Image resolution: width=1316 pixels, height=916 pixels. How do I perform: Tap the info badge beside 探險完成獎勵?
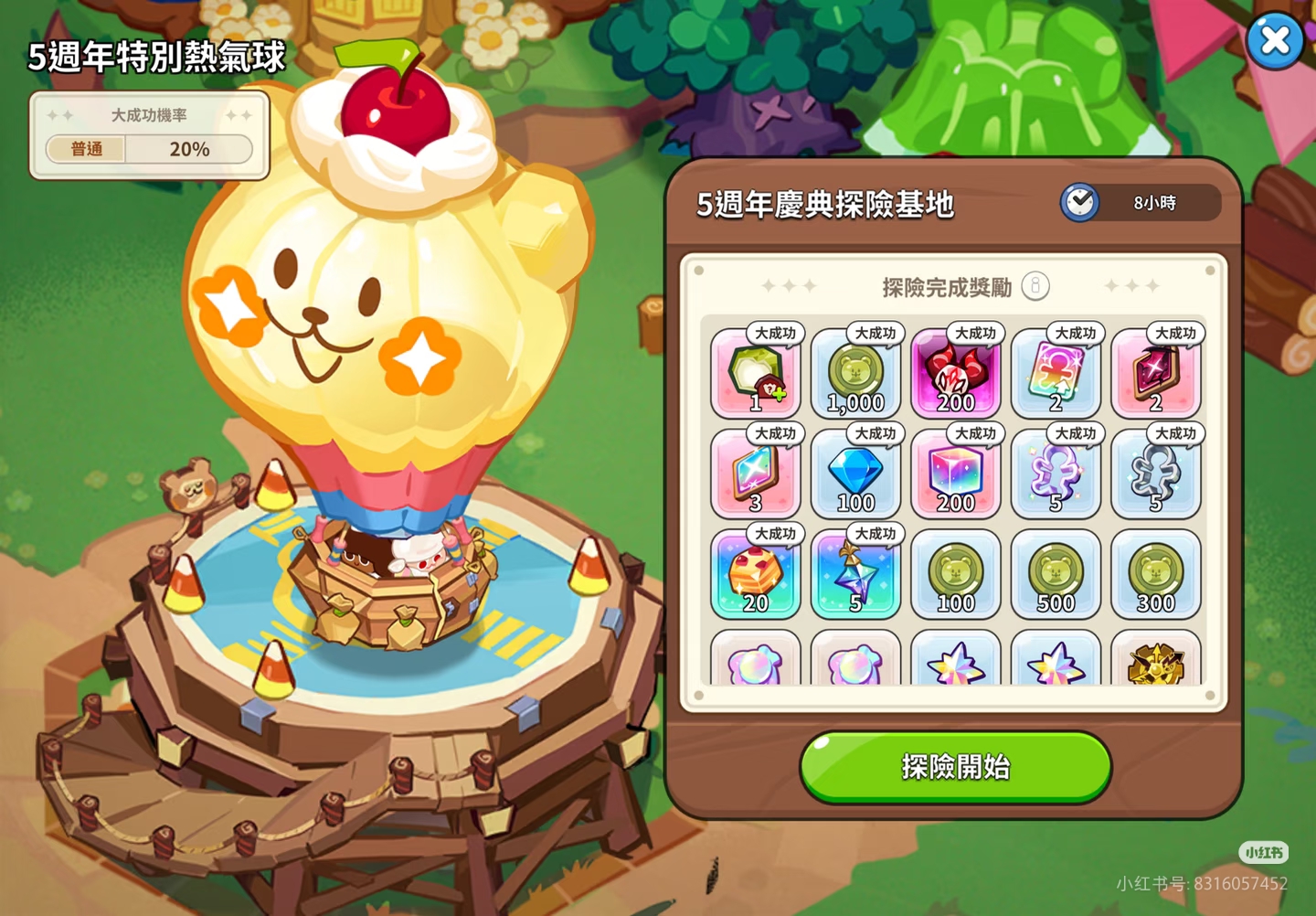click(1034, 285)
